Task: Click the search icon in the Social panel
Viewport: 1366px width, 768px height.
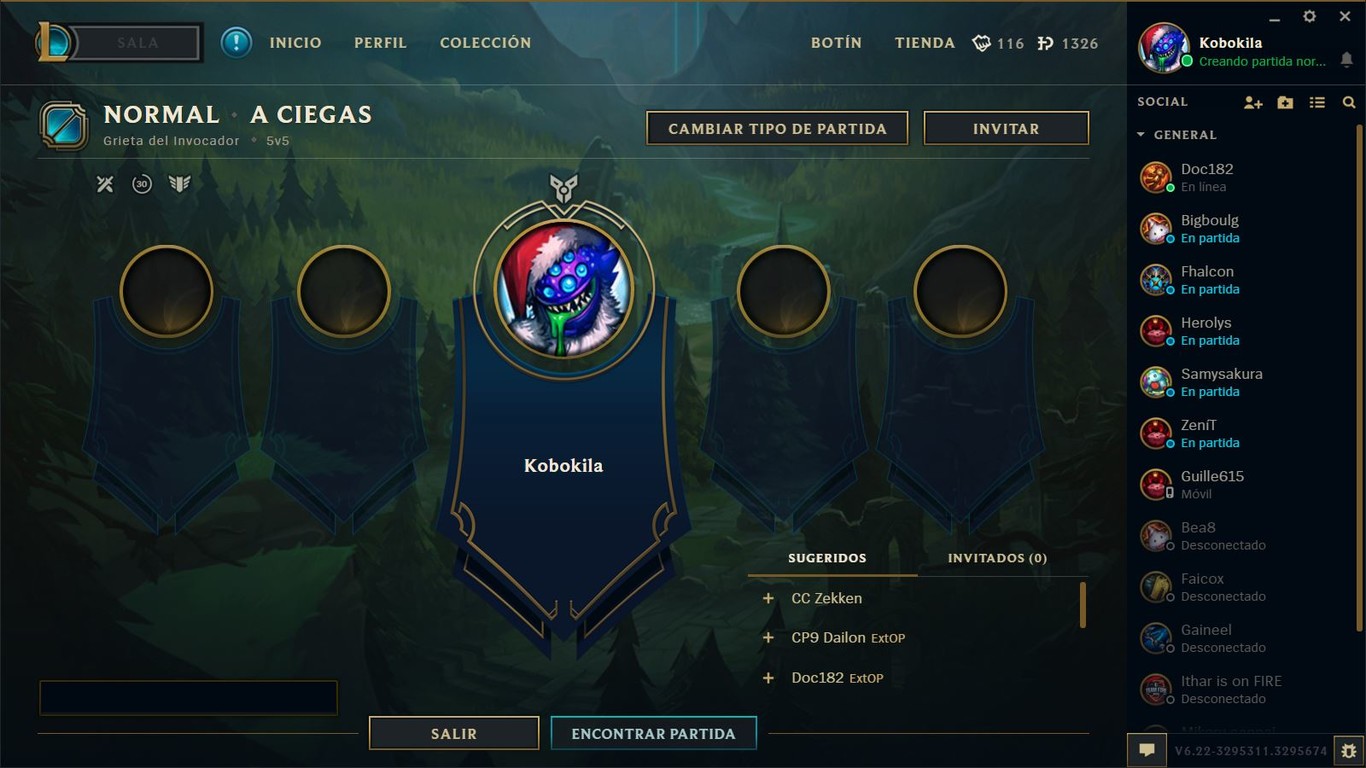Action: [x=1349, y=102]
